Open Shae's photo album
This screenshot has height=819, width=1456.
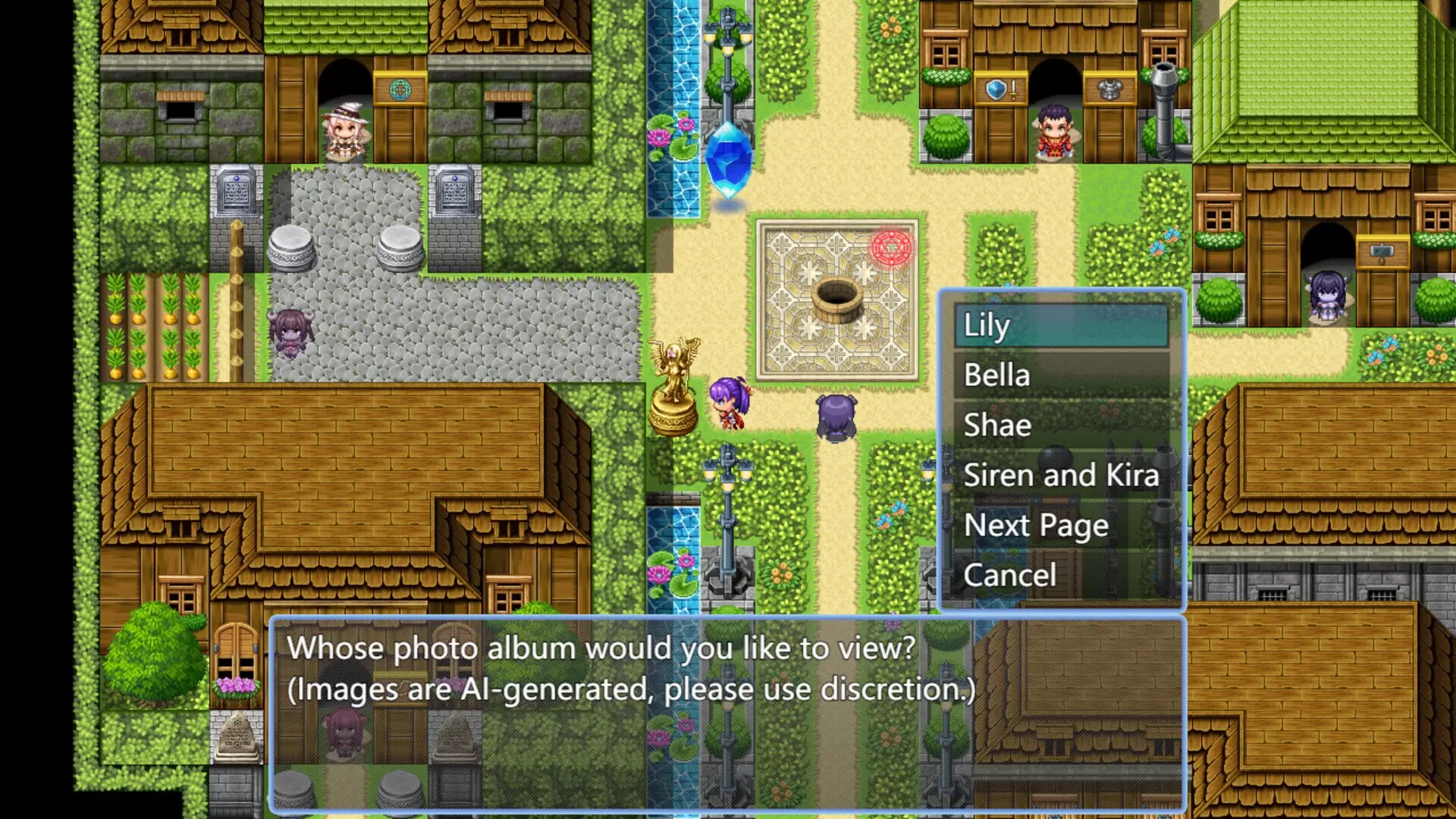click(x=1062, y=425)
